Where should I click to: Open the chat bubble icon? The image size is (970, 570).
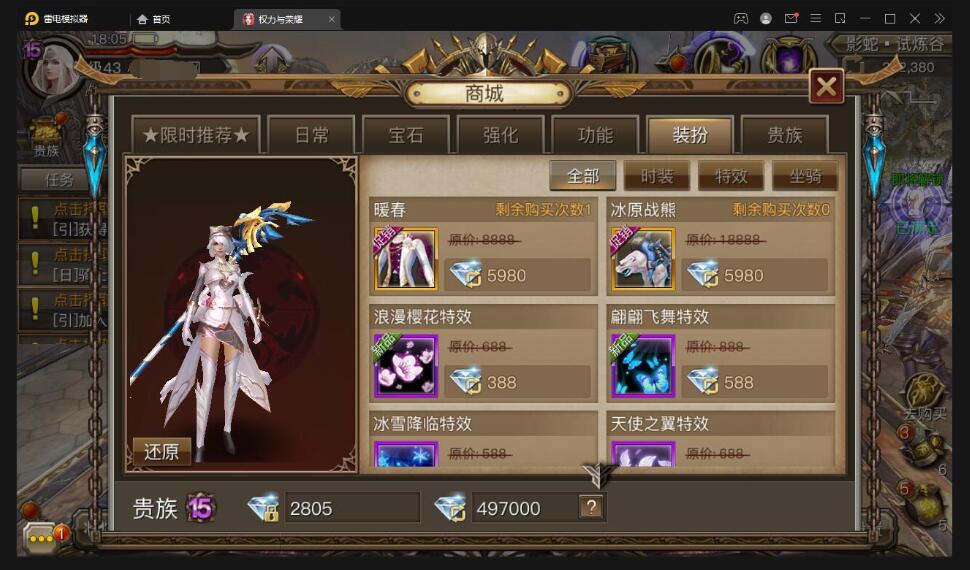click(x=41, y=537)
